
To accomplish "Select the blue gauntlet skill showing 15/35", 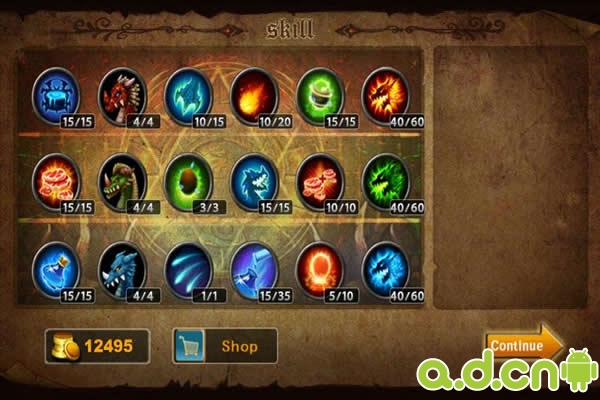I will [x=254, y=266].
